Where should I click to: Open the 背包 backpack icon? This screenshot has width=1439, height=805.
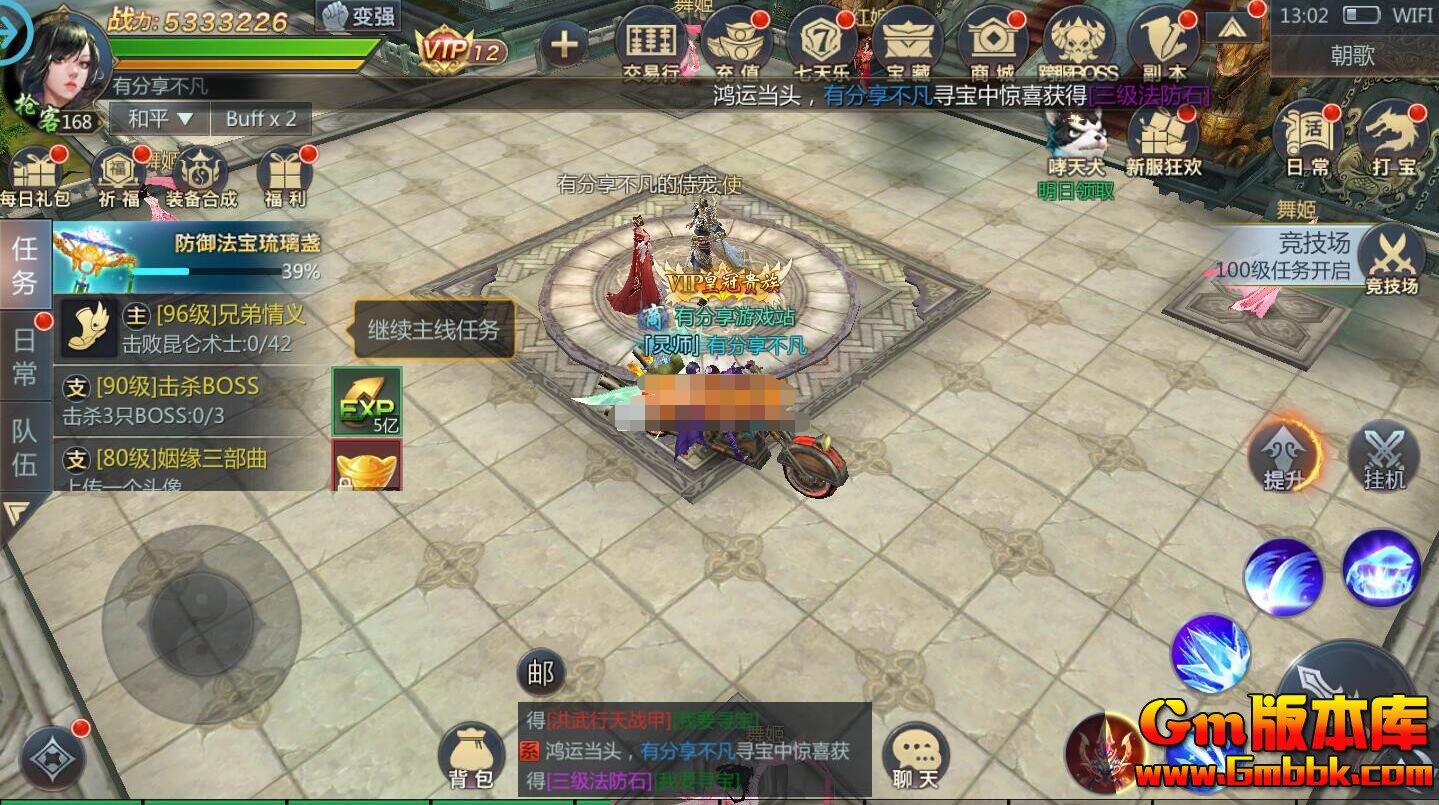coord(470,755)
